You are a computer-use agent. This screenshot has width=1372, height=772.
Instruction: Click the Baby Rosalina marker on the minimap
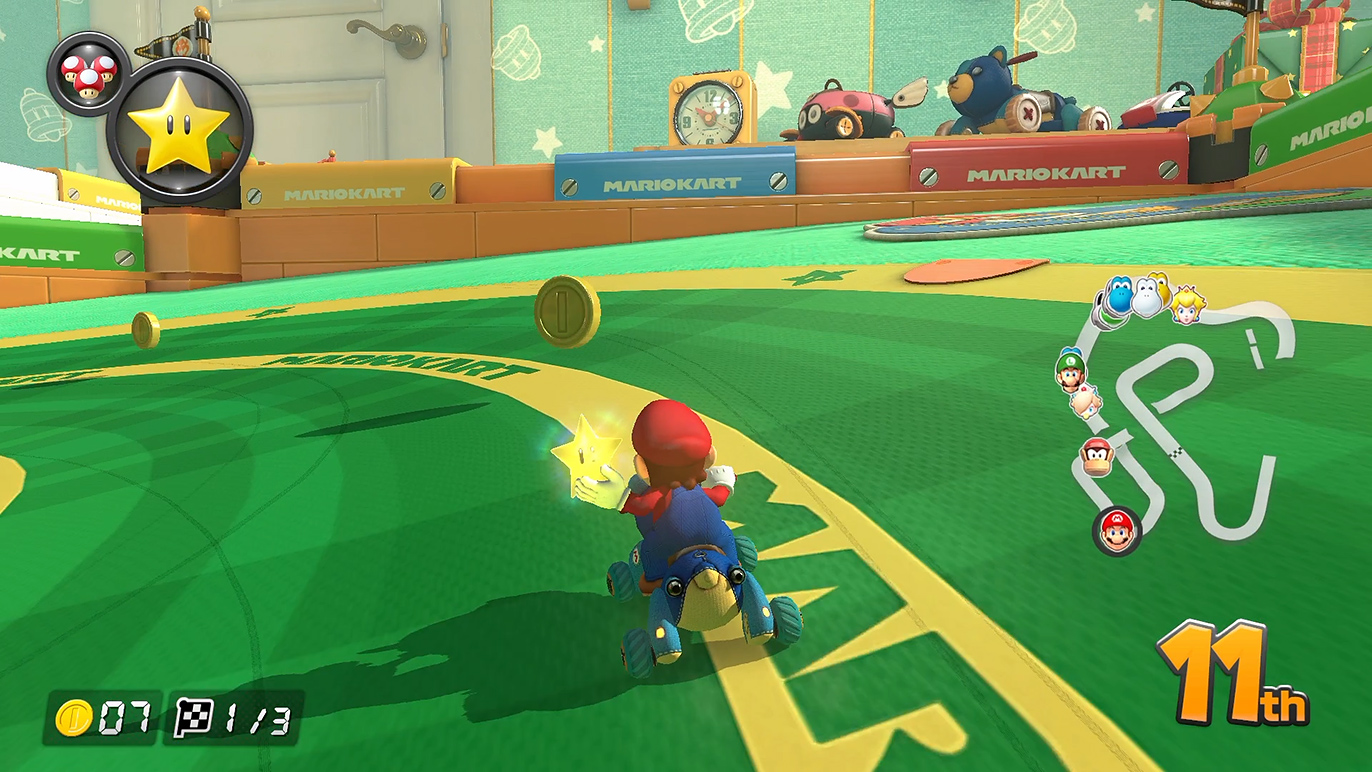[1086, 401]
